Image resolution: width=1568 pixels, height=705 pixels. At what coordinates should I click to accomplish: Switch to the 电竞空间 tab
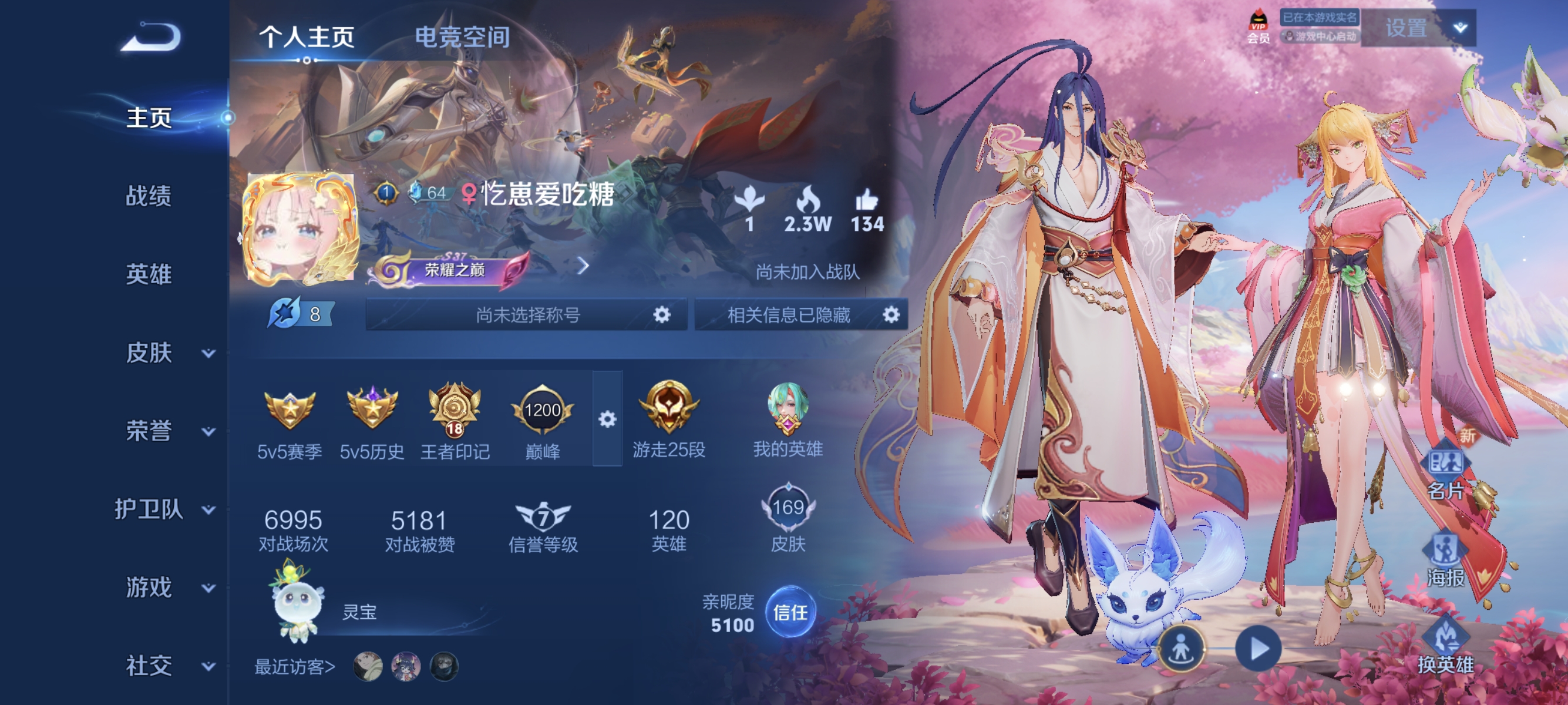[462, 38]
